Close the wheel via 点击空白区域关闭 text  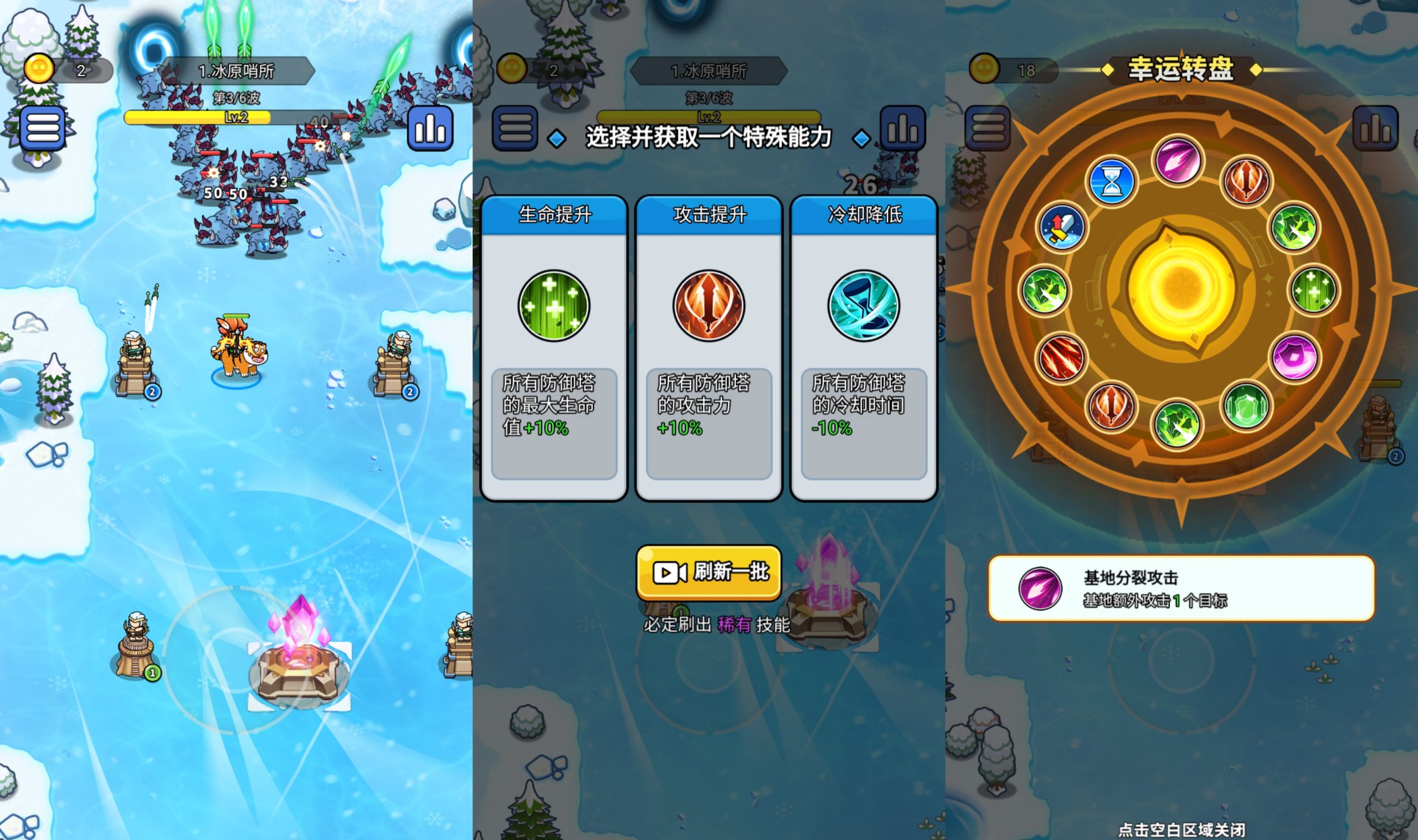pyautogui.click(x=1181, y=829)
